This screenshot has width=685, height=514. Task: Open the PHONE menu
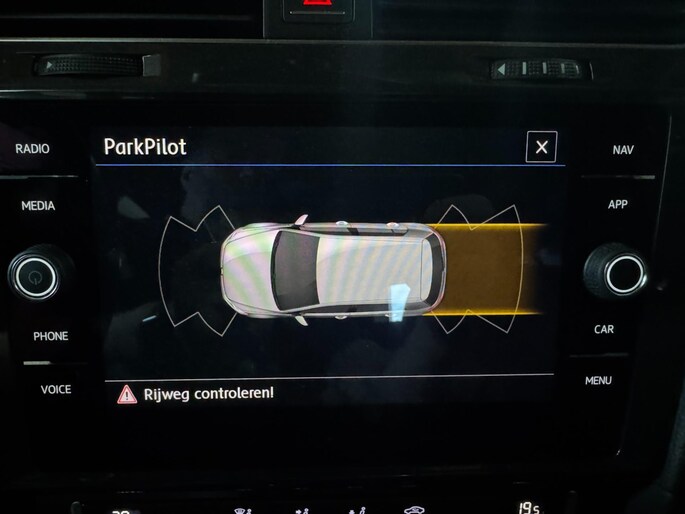[x=50, y=336]
